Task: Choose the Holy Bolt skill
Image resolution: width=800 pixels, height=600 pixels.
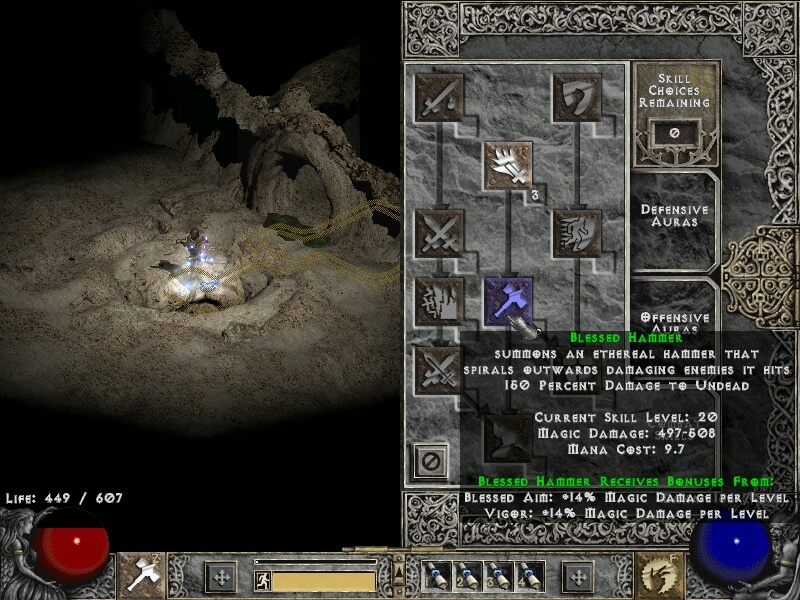Action: tap(508, 165)
